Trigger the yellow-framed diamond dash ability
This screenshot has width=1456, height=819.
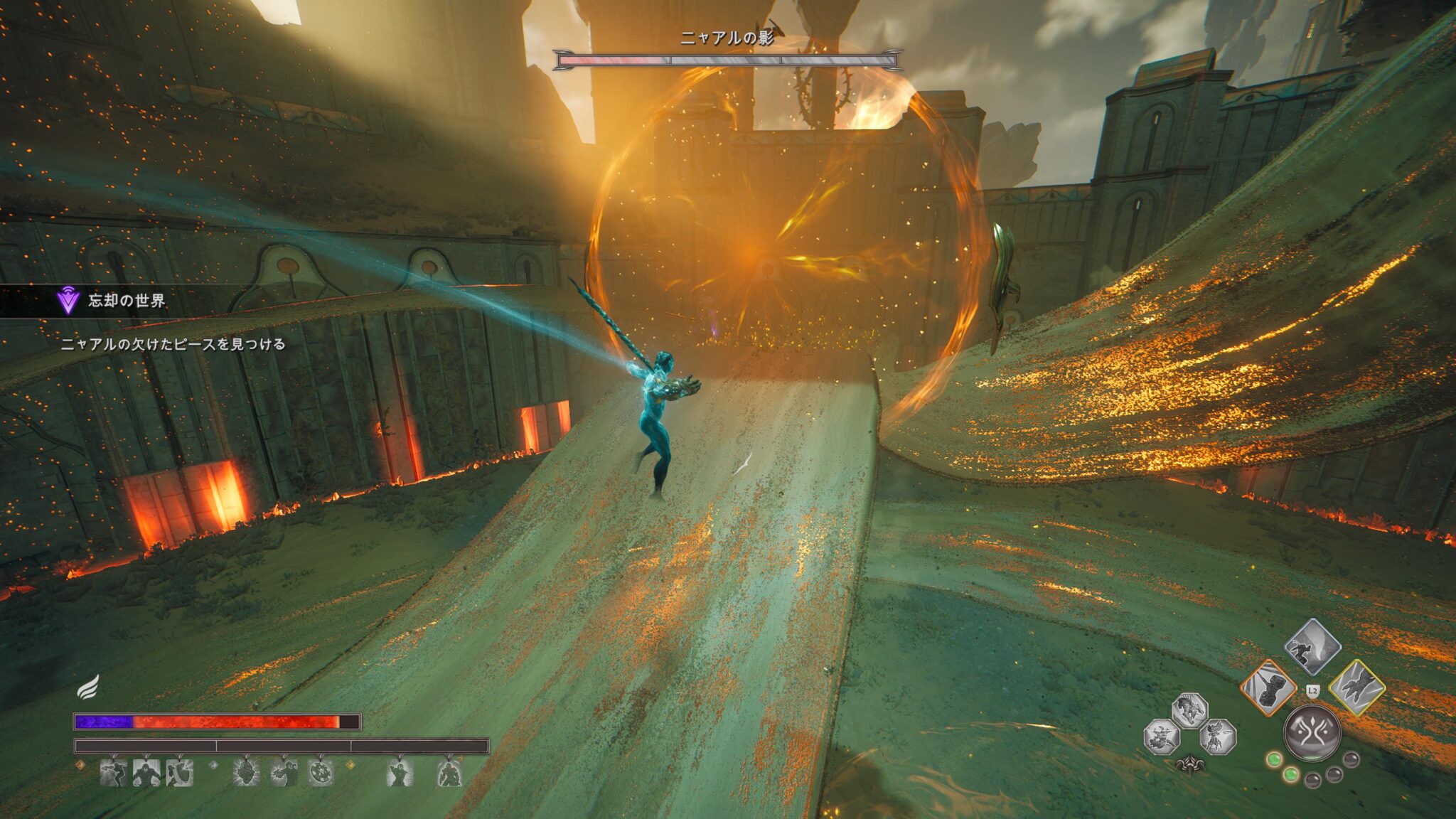pyautogui.click(x=1356, y=687)
